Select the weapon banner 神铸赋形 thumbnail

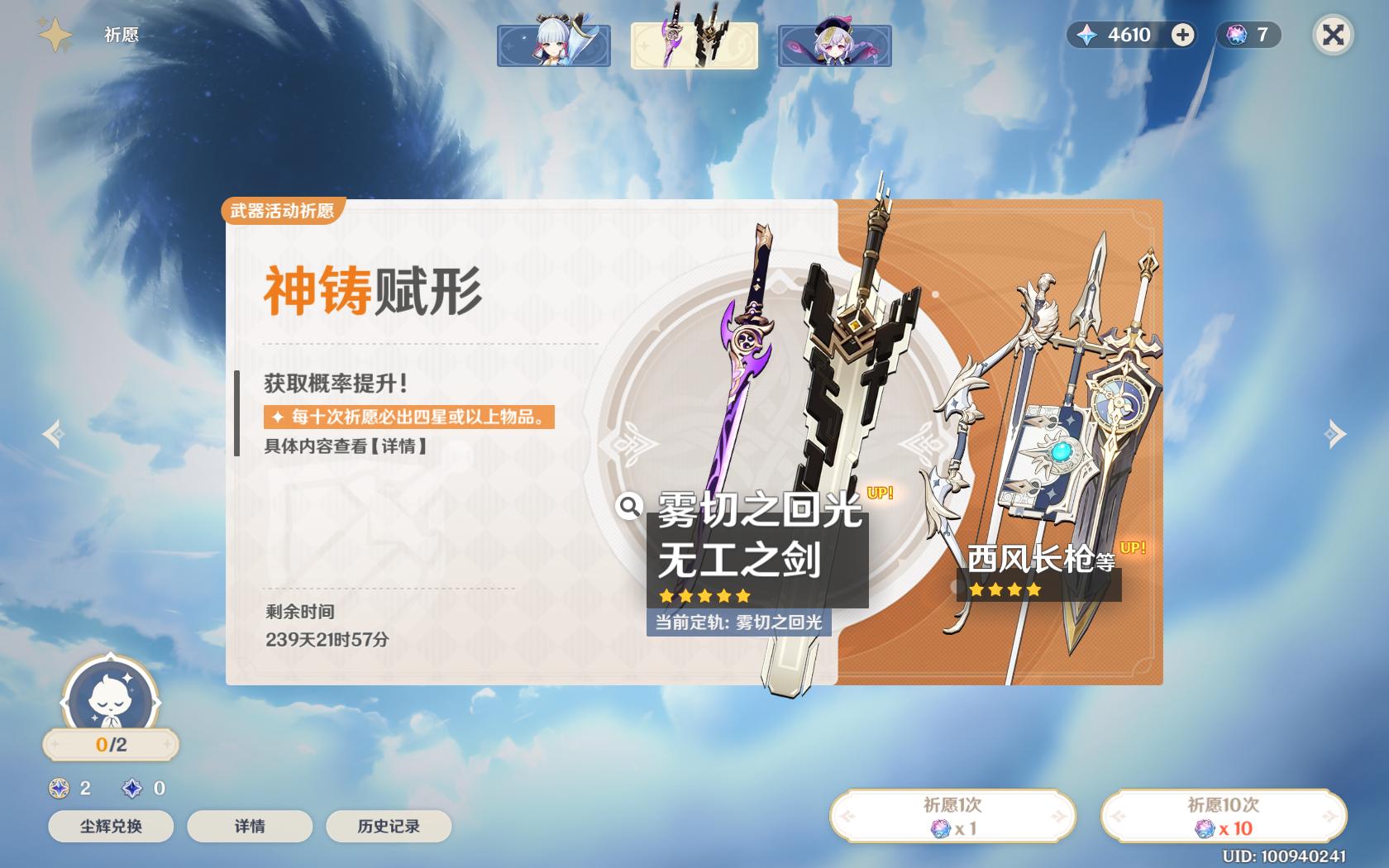point(694,46)
